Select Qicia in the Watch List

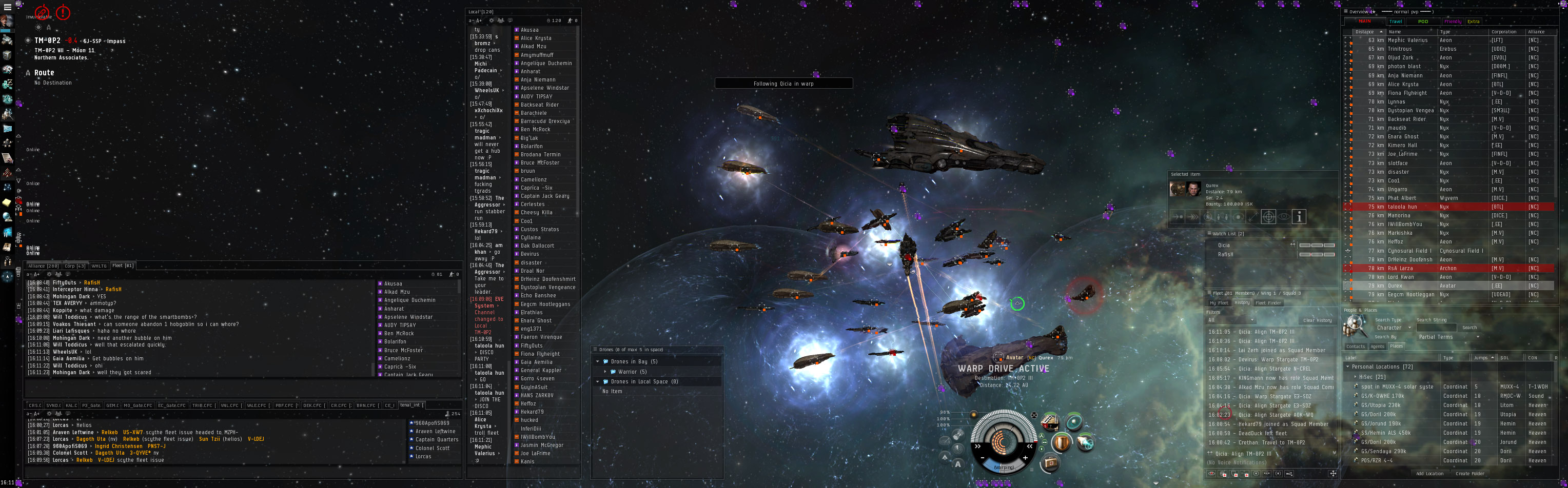tap(1224, 245)
